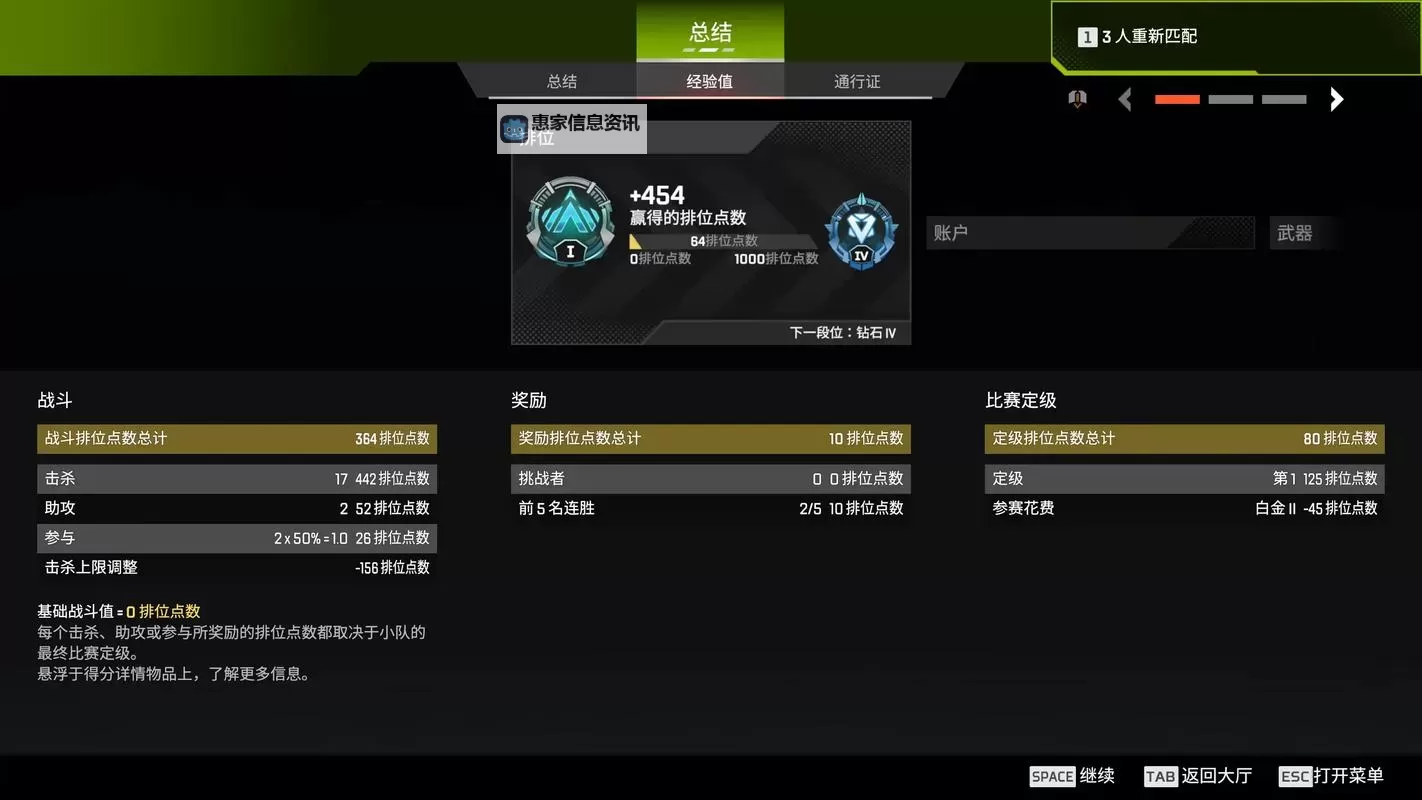The image size is (1422, 800).
Task: Click 返回大厅 to return to lobby
Action: 1215,776
